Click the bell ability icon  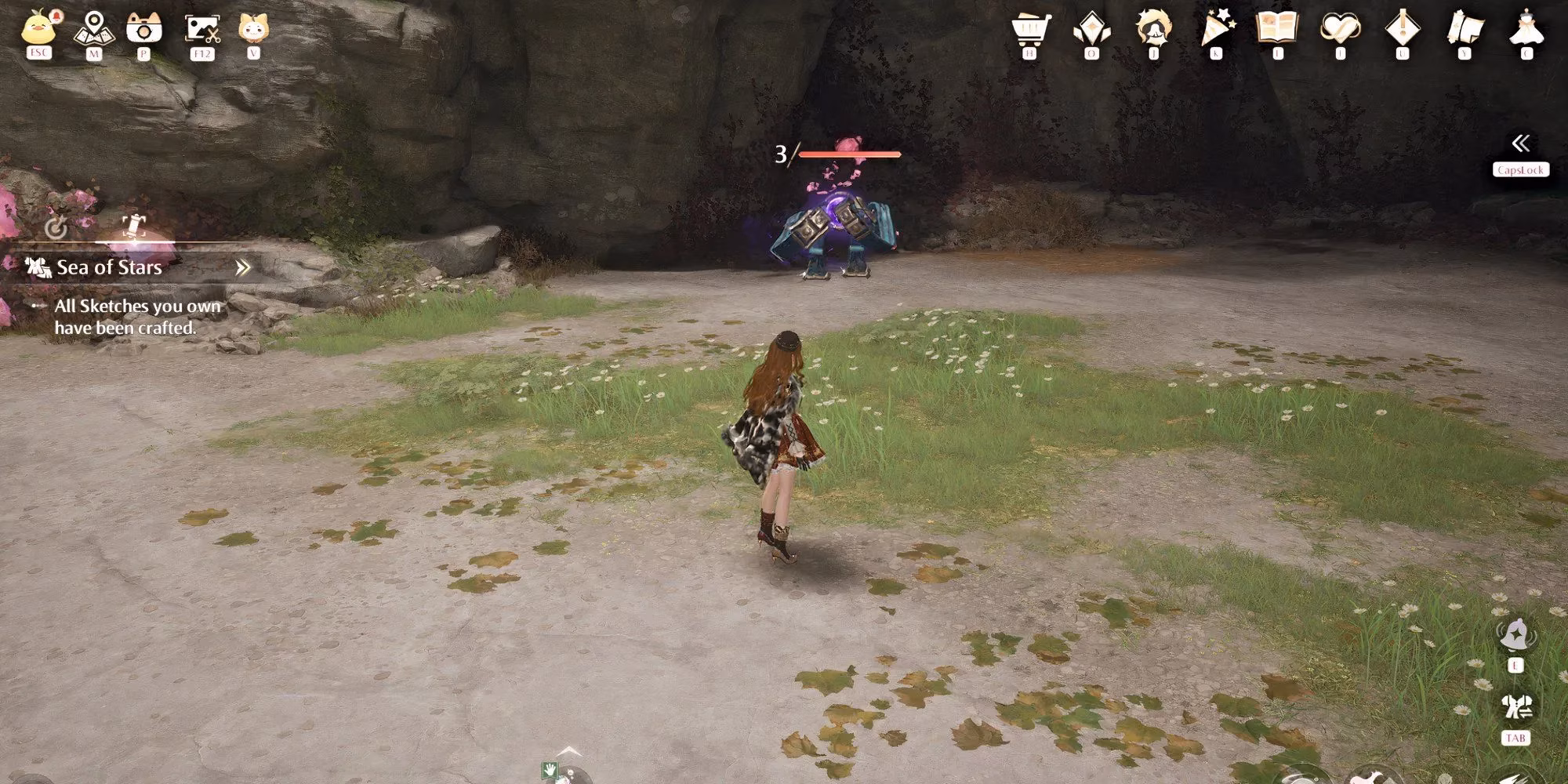(x=1515, y=634)
